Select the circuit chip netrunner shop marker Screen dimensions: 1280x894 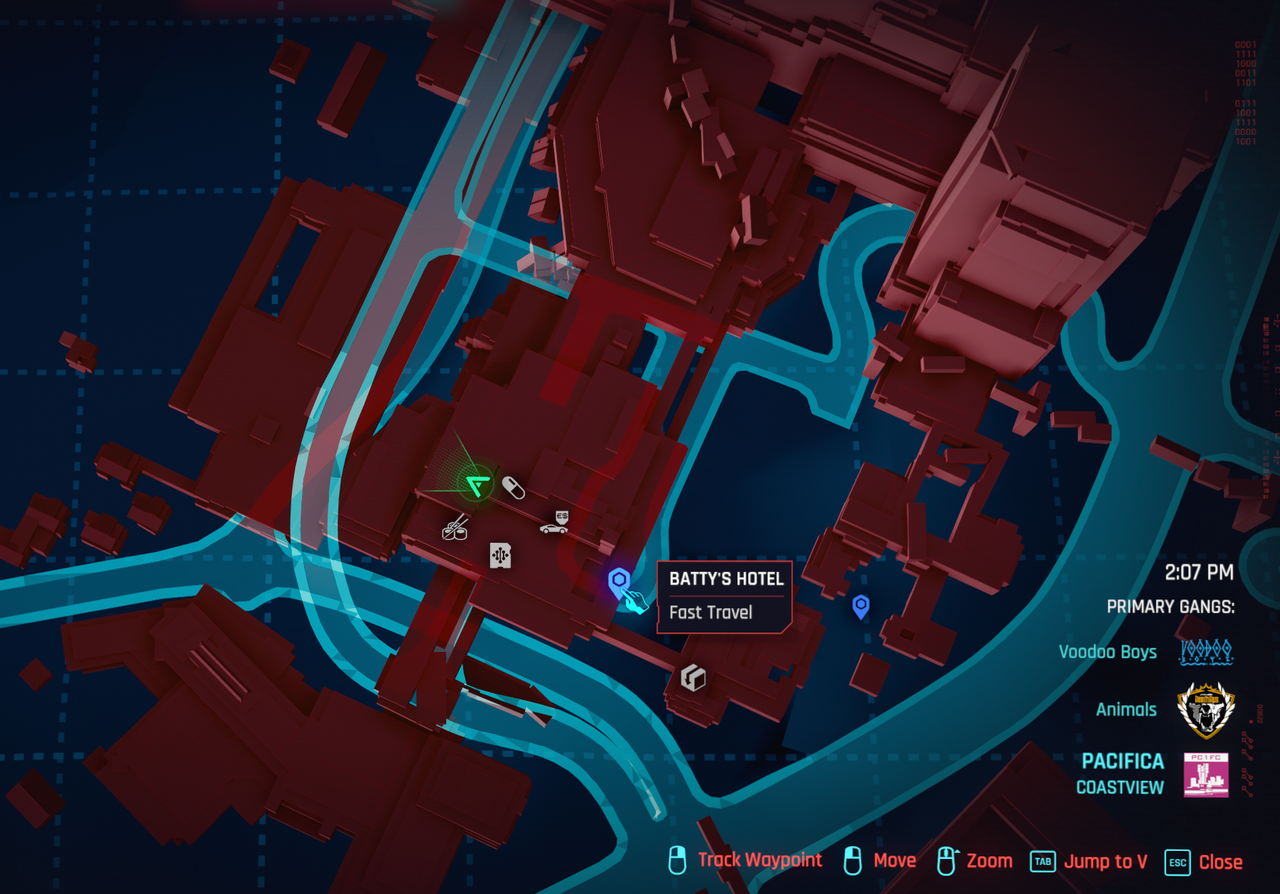pos(500,555)
